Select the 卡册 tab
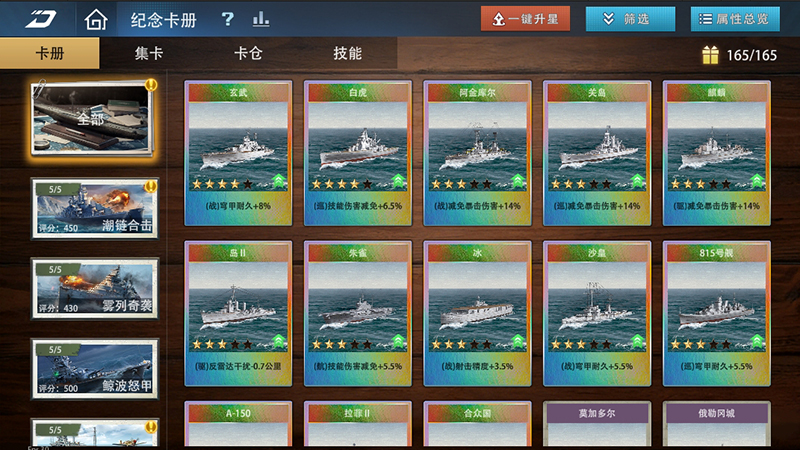This screenshot has width=800, height=450. [50, 54]
